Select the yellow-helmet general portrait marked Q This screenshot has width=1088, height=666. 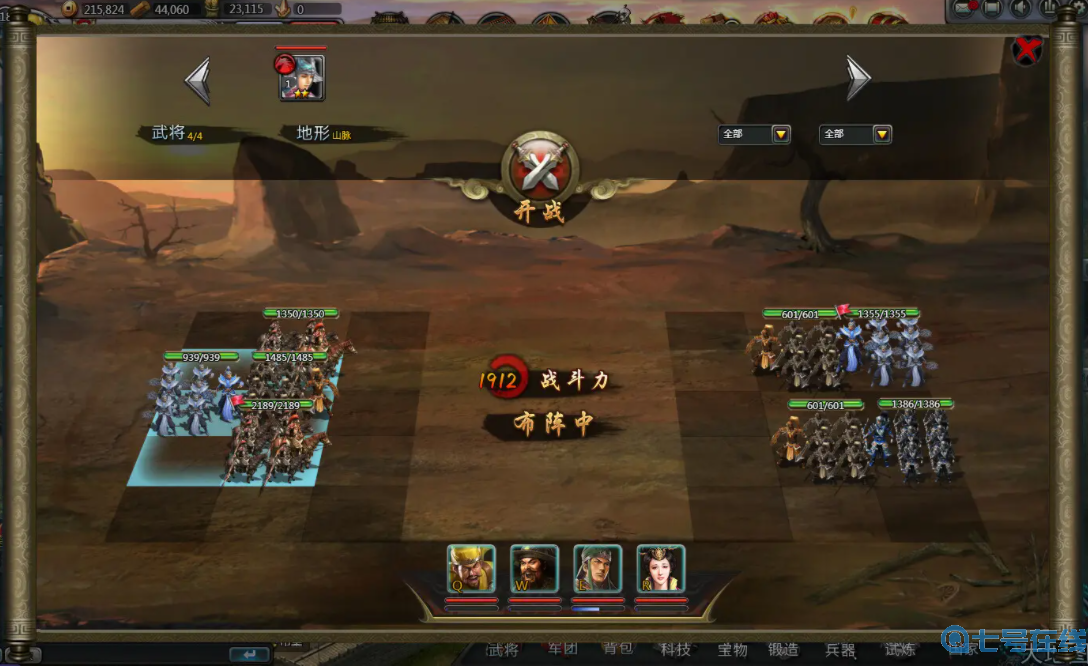point(471,569)
